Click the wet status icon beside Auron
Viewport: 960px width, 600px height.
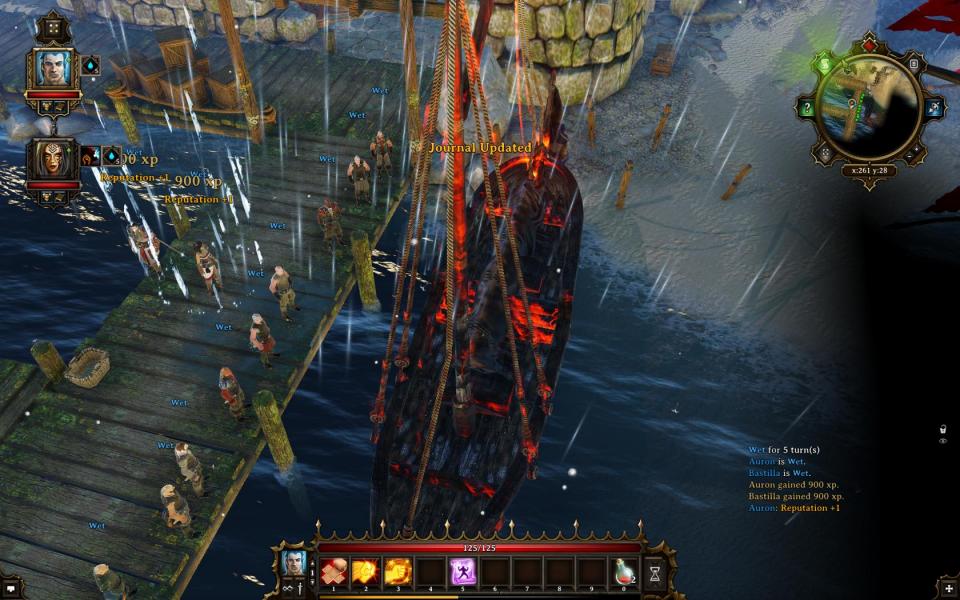click(x=90, y=65)
